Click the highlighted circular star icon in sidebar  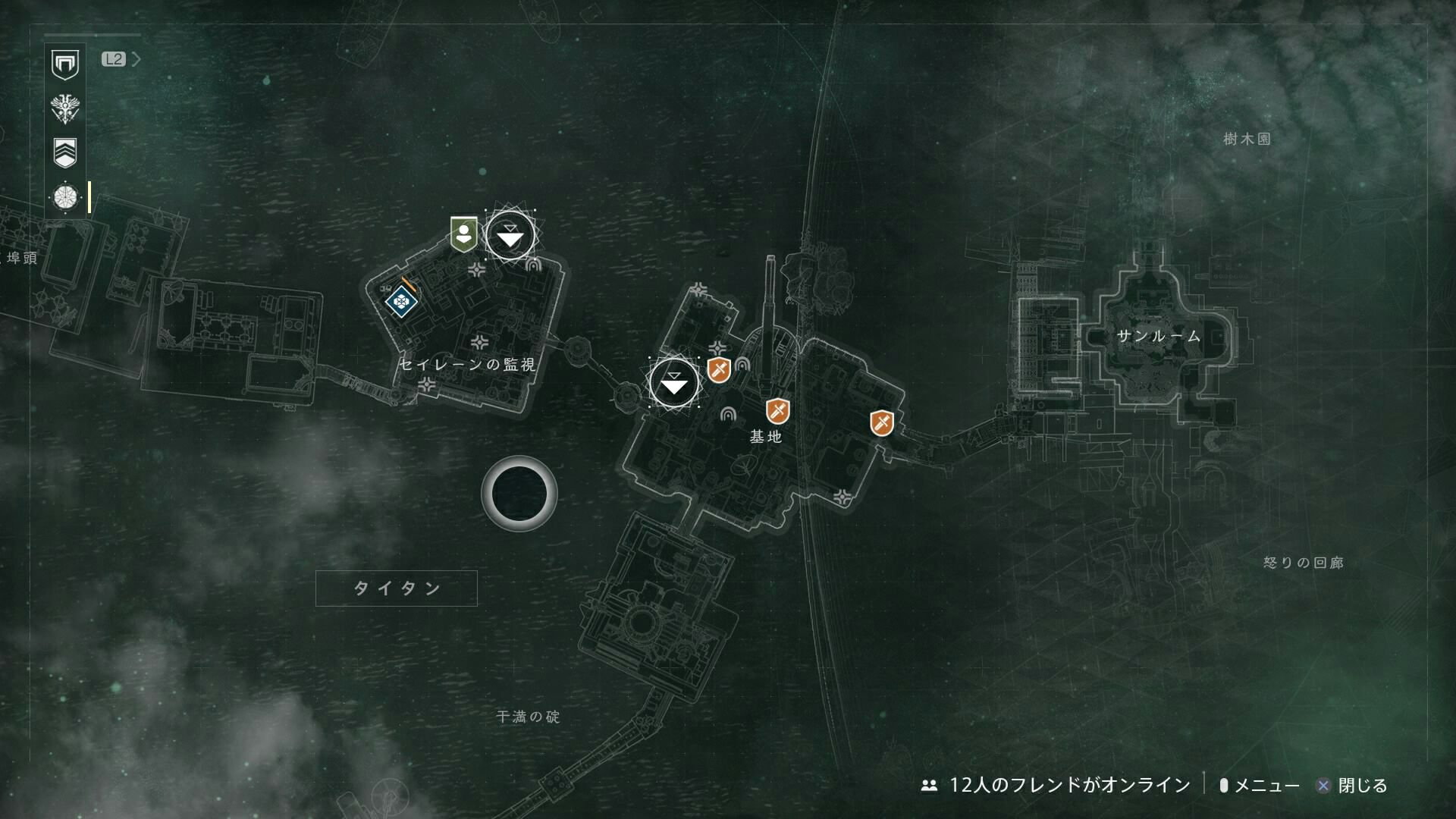coord(65,197)
